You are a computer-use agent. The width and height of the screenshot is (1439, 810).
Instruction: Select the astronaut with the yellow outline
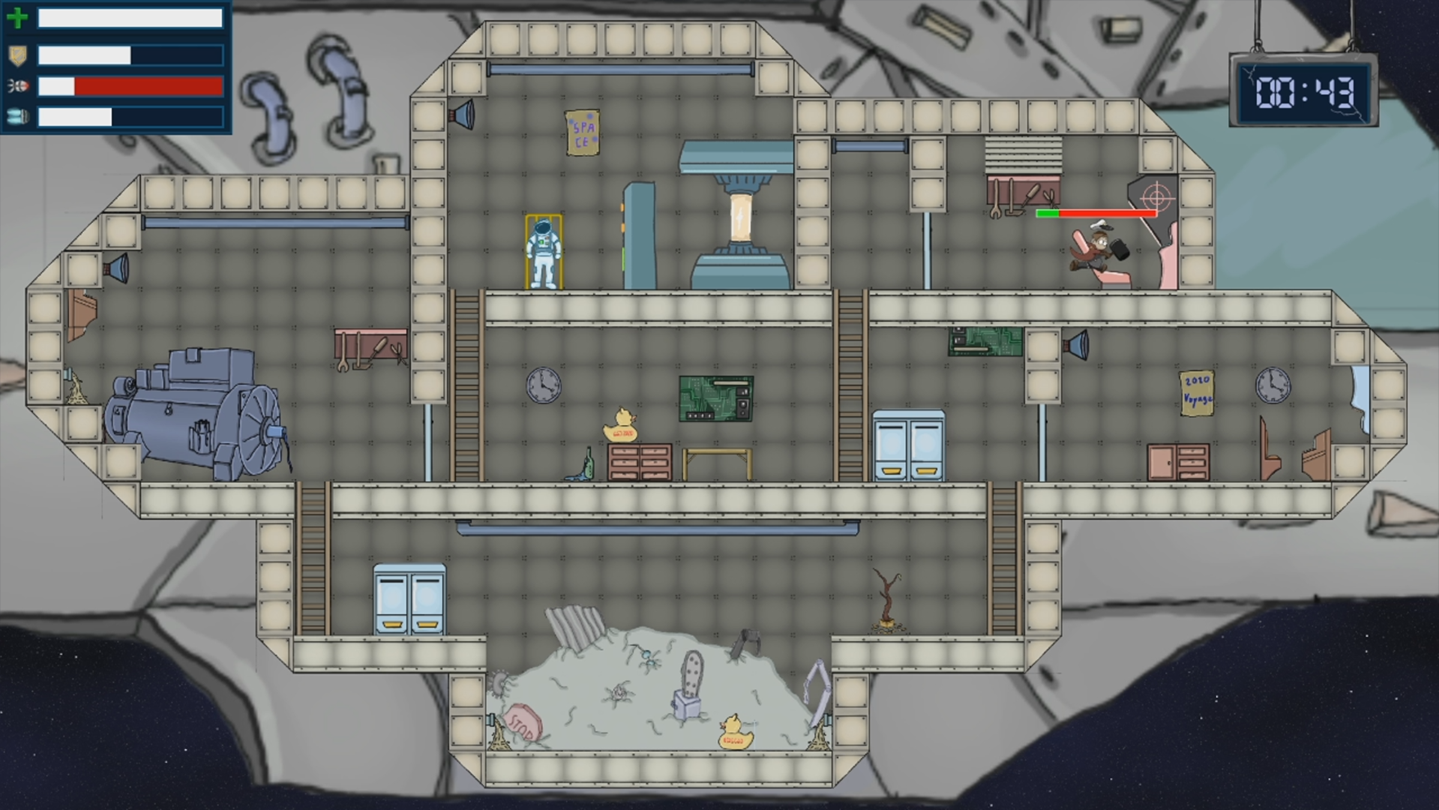click(543, 252)
